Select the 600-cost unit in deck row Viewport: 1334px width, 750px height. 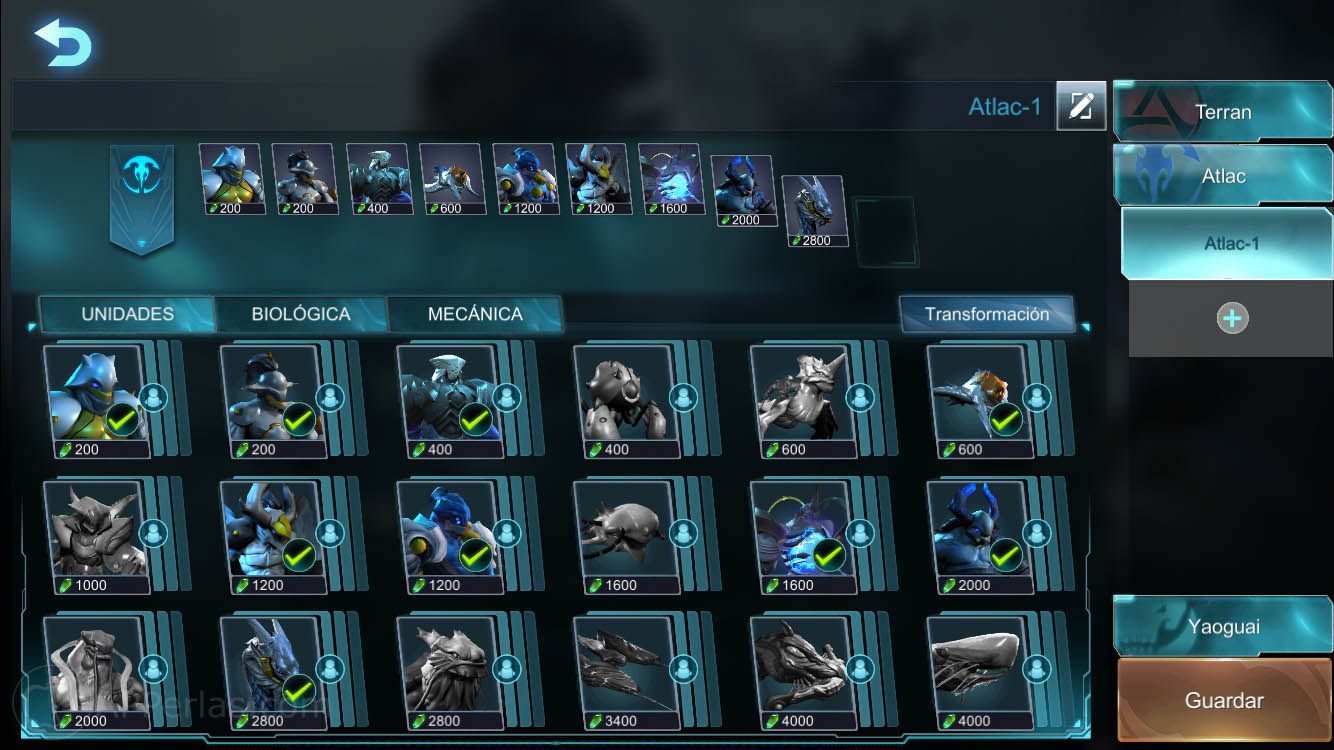pyautogui.click(x=451, y=178)
